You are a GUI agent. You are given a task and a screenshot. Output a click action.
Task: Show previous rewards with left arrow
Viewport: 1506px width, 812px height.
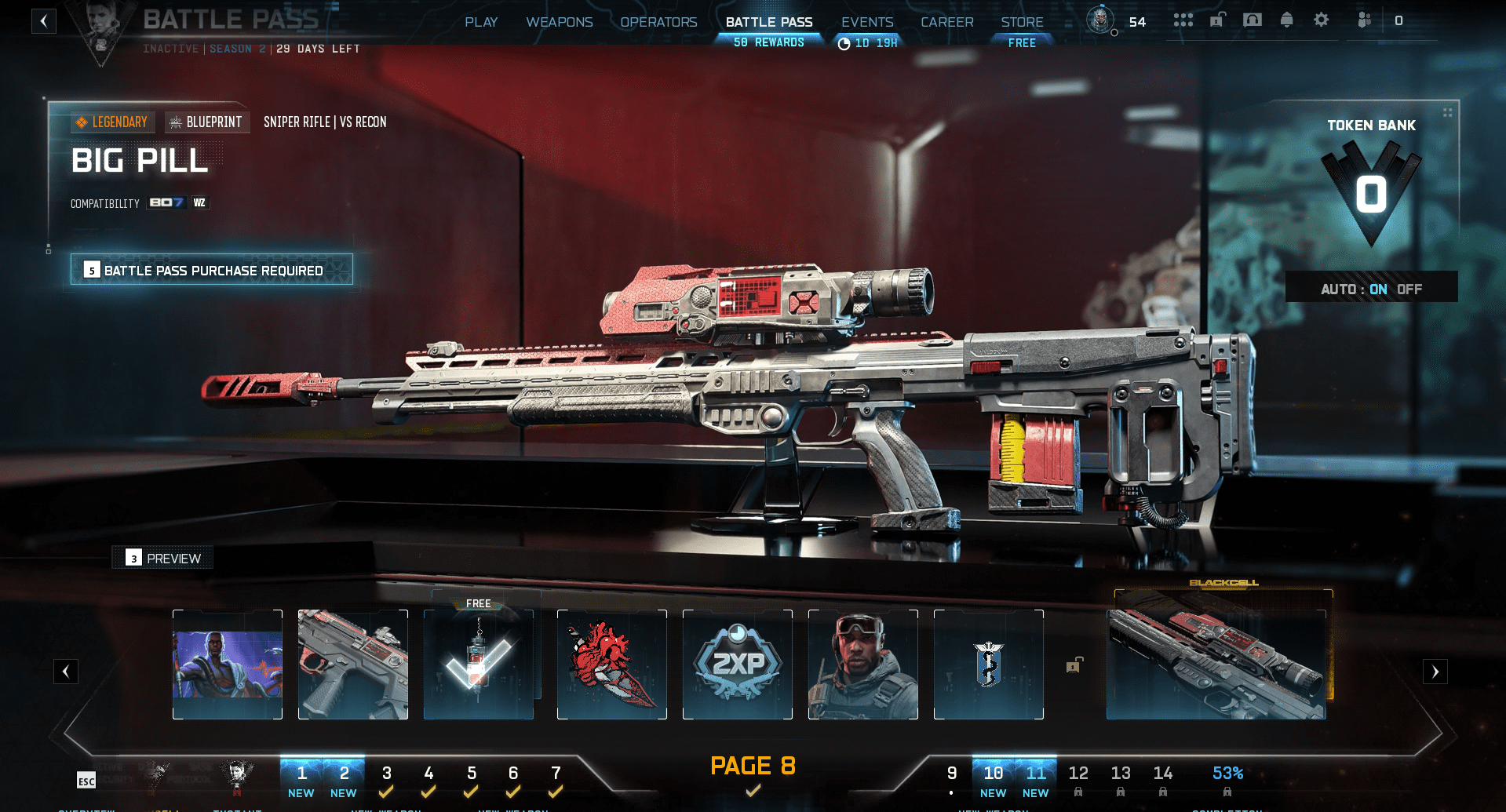point(66,672)
